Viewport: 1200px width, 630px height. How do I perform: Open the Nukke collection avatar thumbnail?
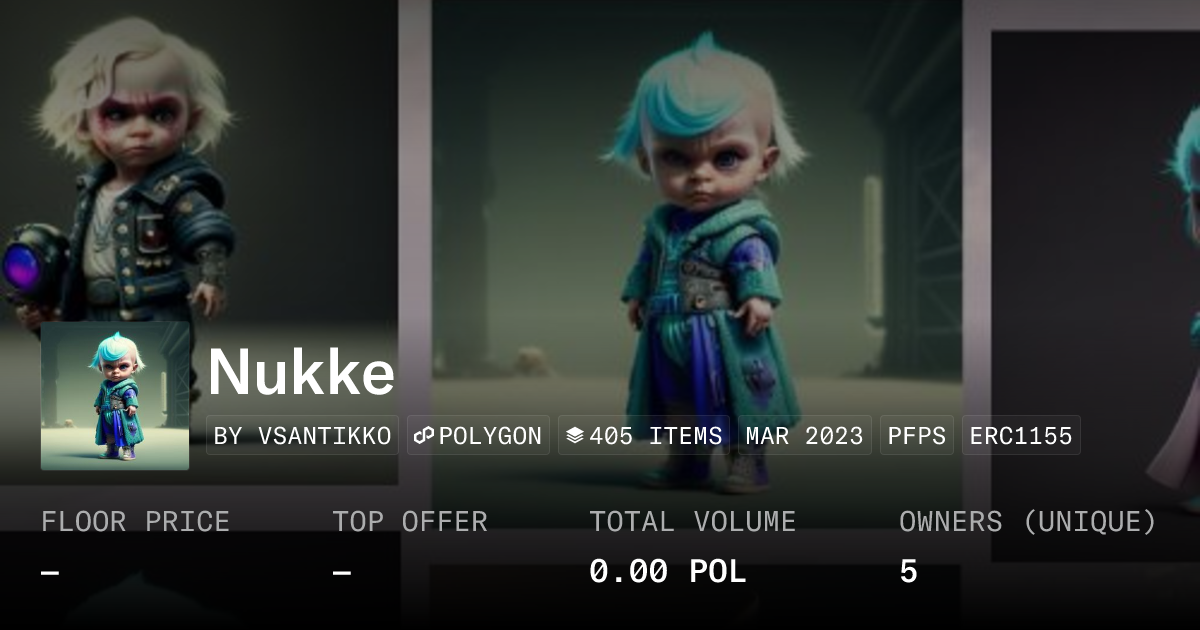click(115, 395)
